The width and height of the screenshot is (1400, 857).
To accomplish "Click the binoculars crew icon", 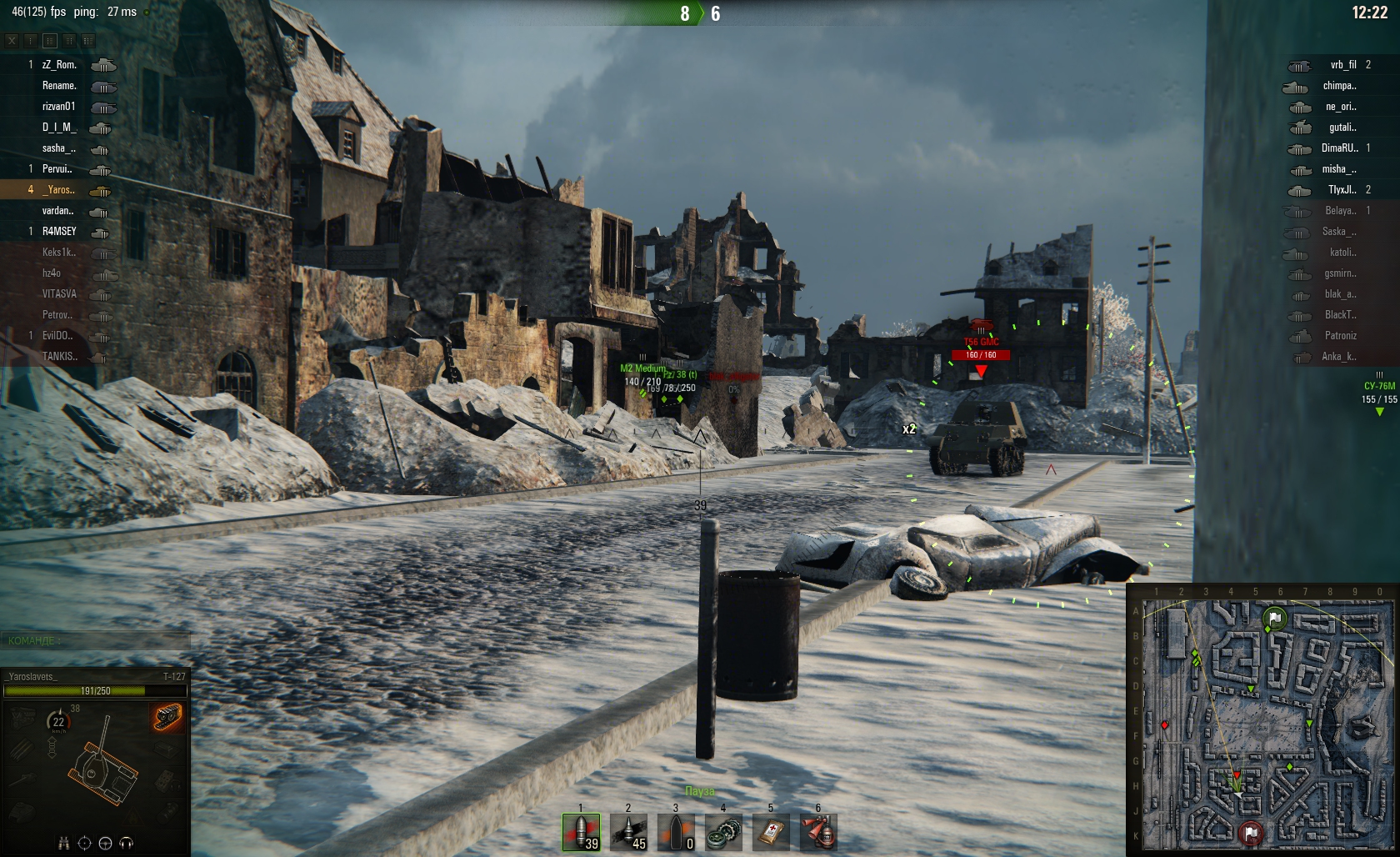I will tap(63, 843).
